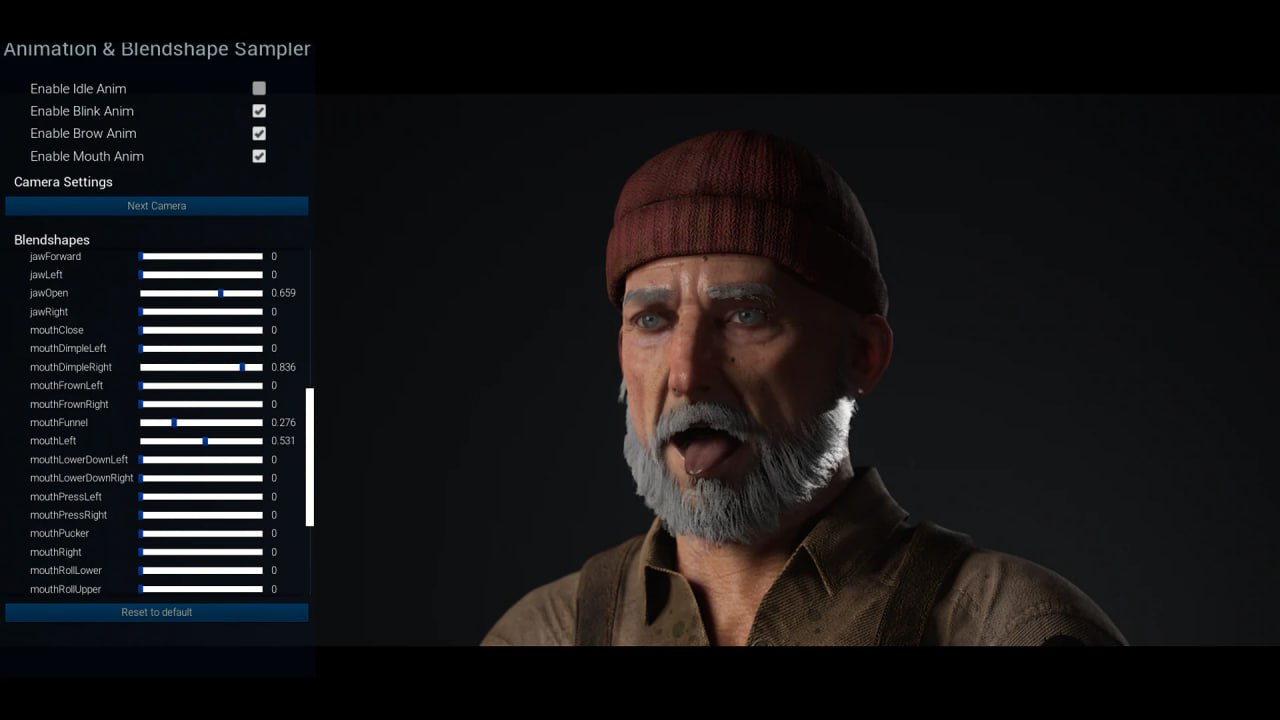Screen dimensions: 1280x720
Task: Raise the mouthFrownLeft slider value
Action: [x=200, y=385]
